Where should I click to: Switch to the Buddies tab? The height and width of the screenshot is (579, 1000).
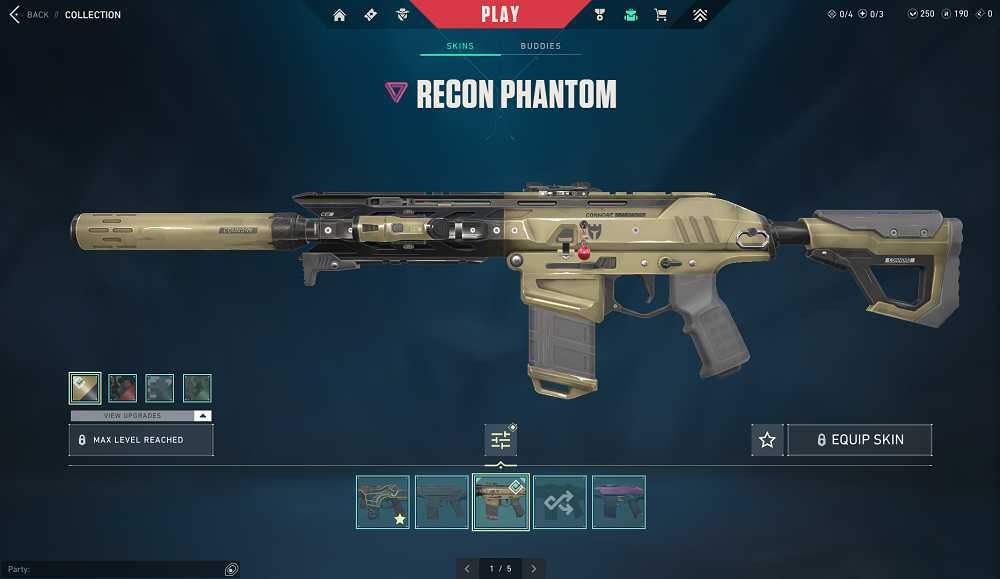tap(540, 46)
